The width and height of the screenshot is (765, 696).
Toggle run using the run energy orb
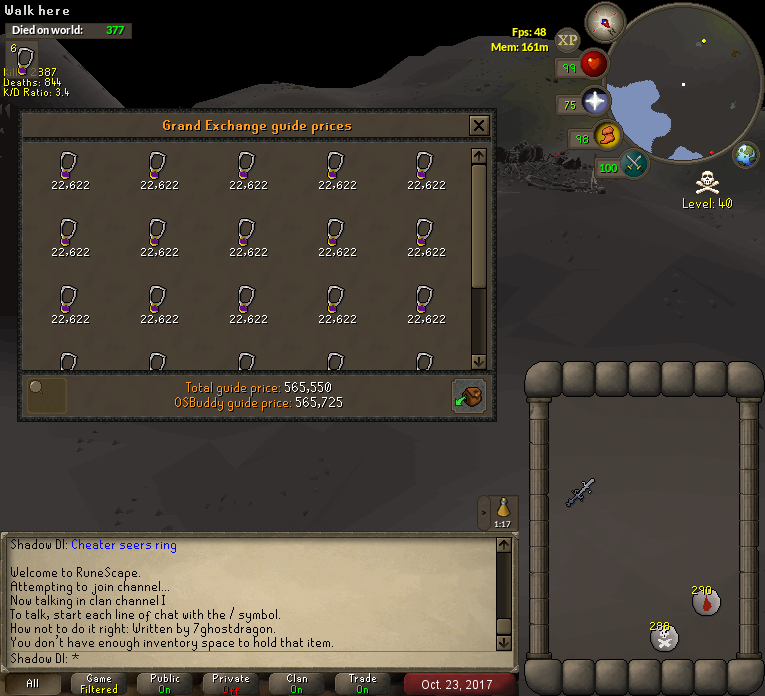tap(606, 135)
